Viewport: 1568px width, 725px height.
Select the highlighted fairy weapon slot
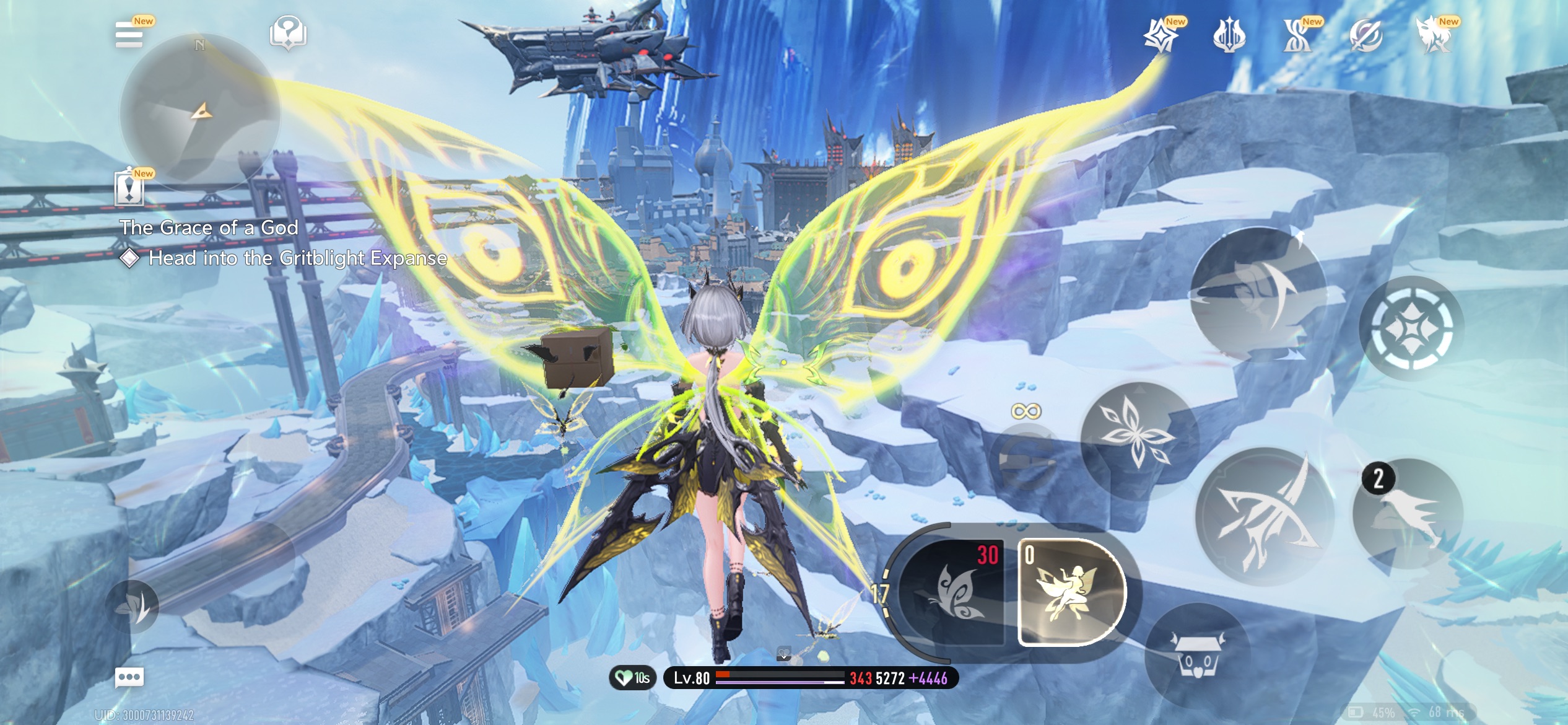coord(1070,592)
